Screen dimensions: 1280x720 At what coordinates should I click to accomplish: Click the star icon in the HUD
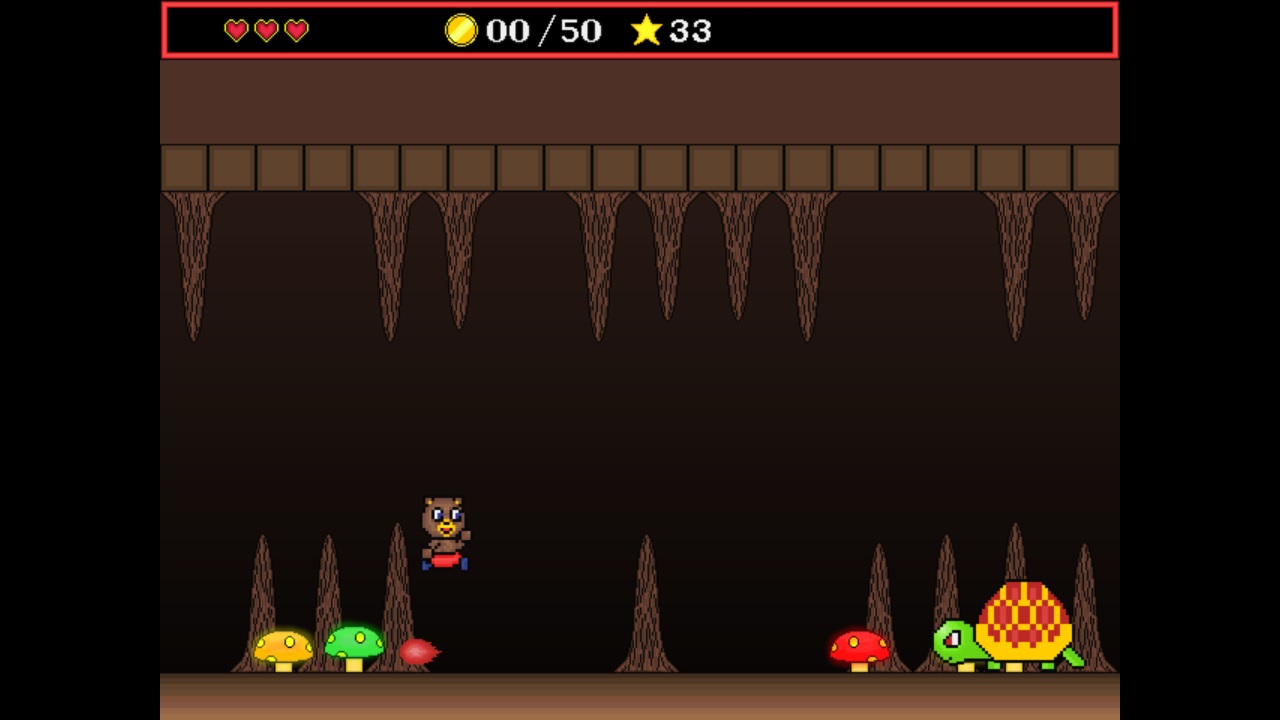[646, 31]
